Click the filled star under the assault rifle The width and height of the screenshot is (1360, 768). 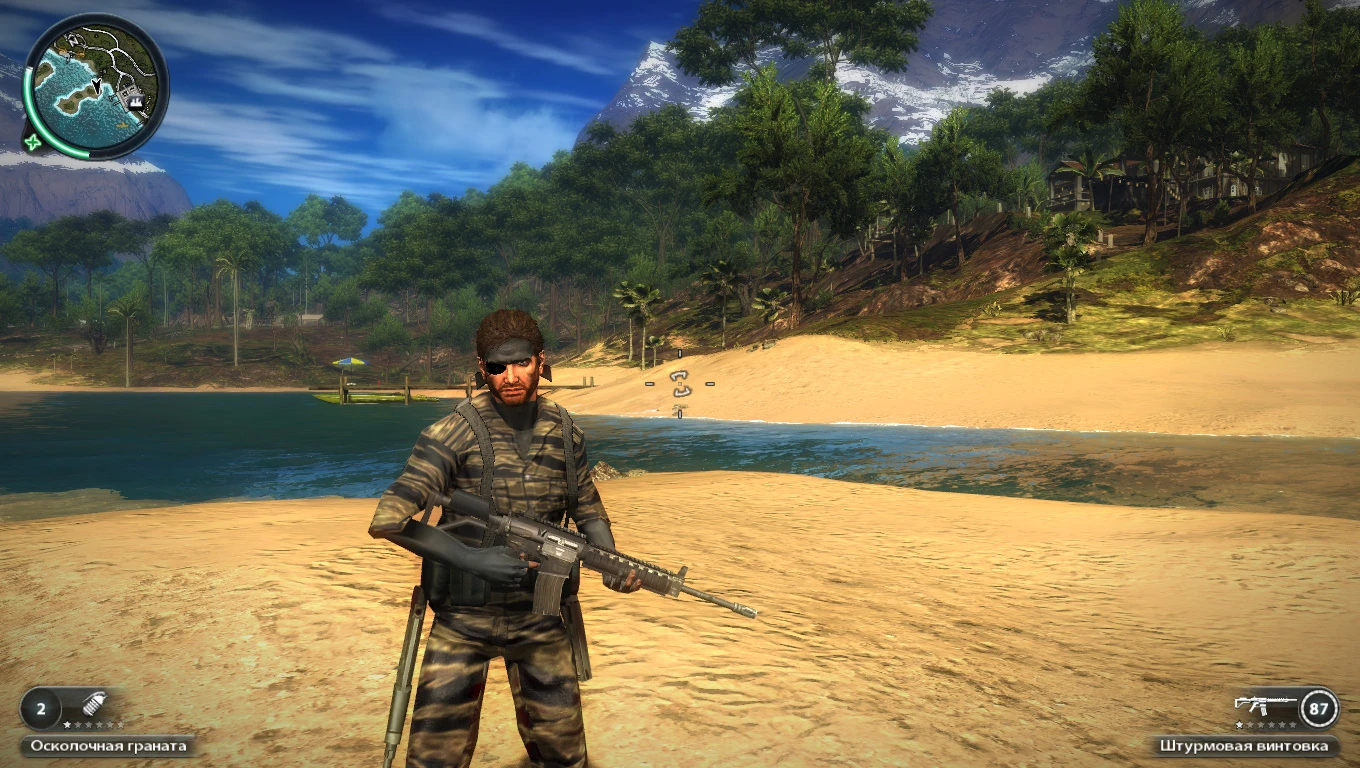point(1240,725)
